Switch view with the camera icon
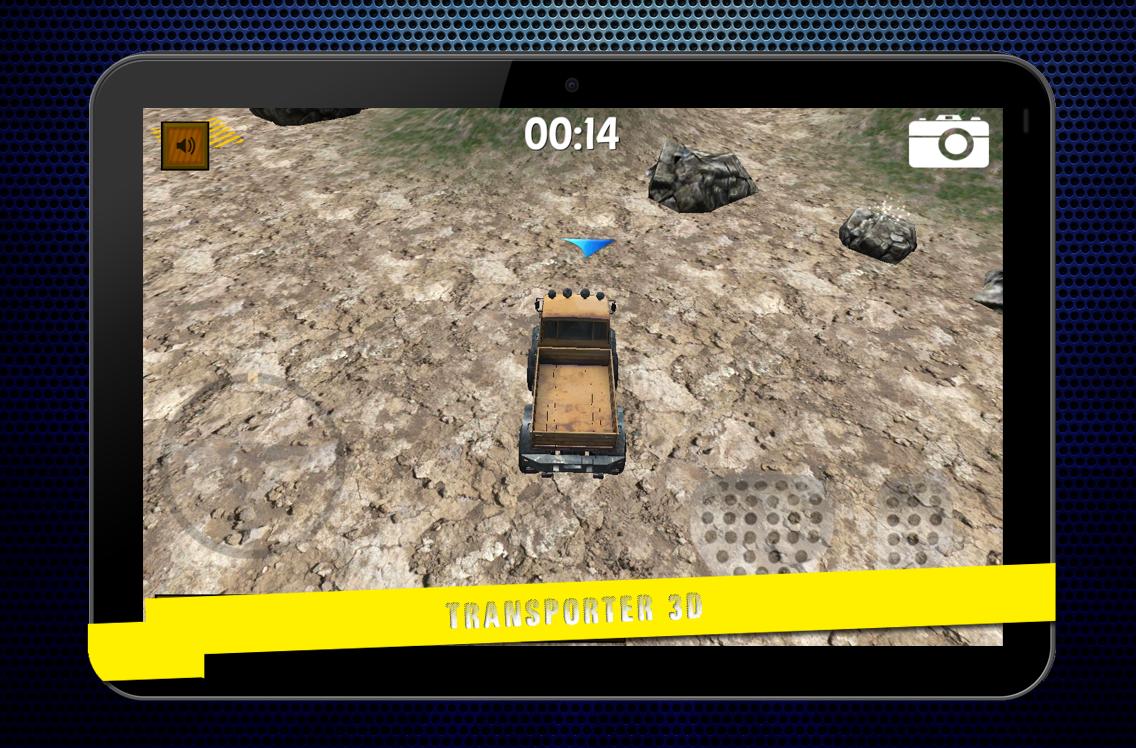 [x=948, y=141]
